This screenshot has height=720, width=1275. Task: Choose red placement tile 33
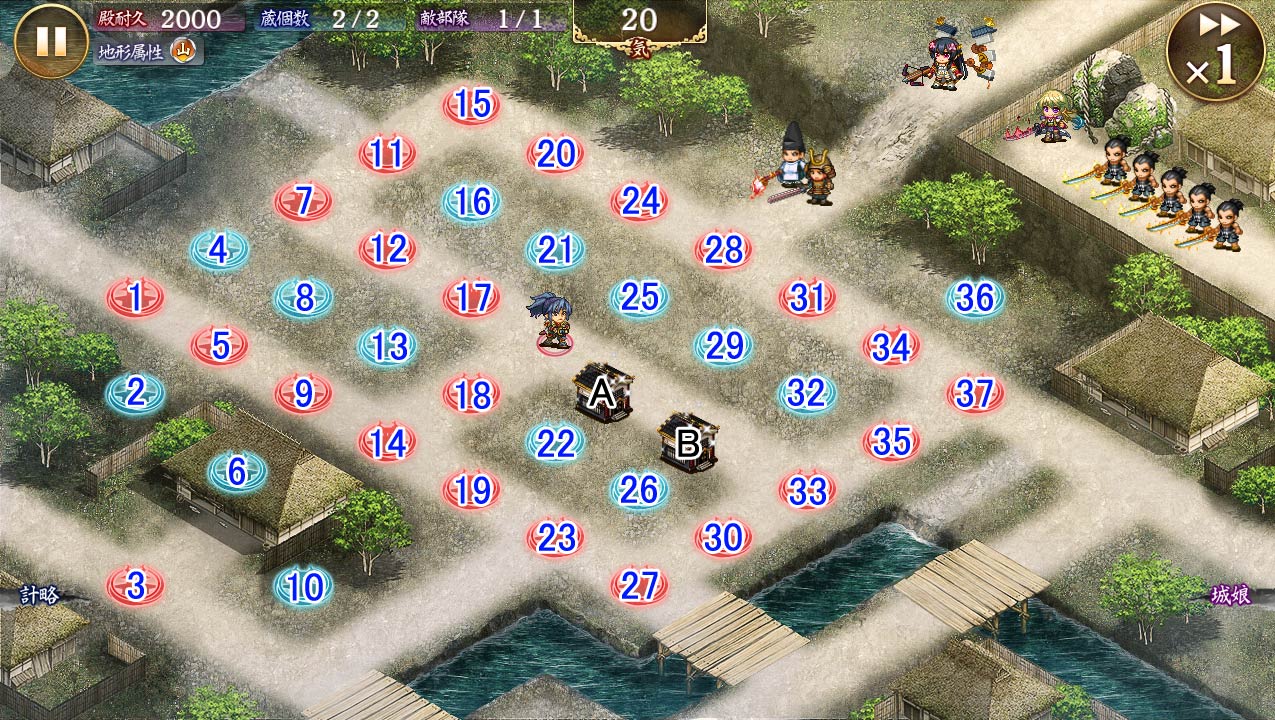pyautogui.click(x=807, y=490)
